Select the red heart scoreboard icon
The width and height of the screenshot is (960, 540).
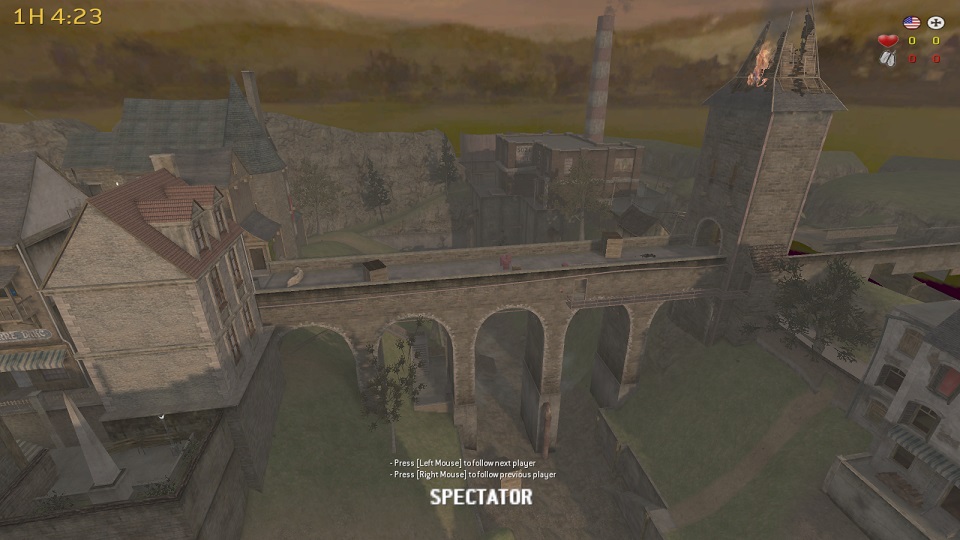[x=887, y=41]
